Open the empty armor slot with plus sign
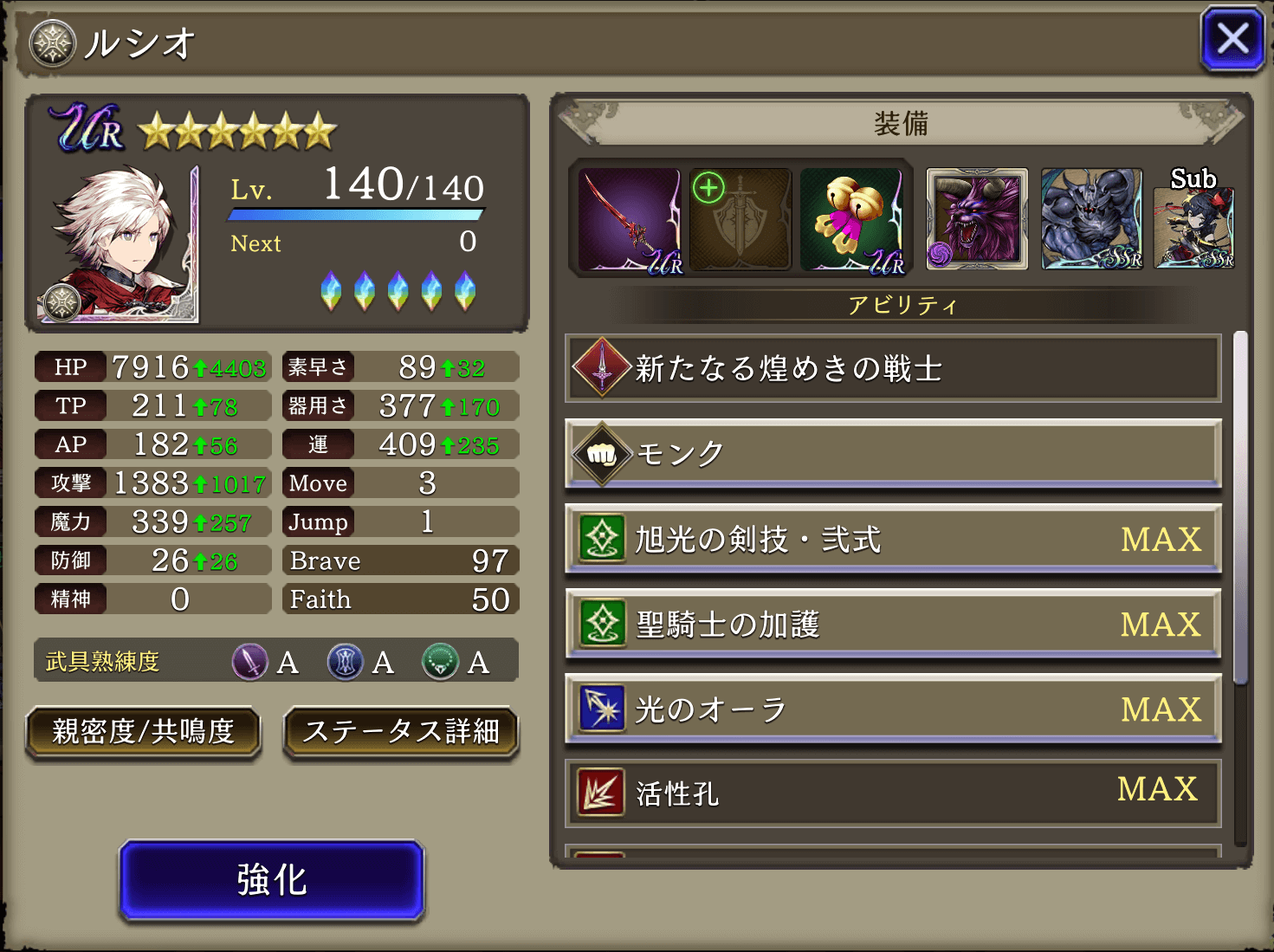Screen dimensions: 1274x952 pyautogui.click(x=740, y=217)
